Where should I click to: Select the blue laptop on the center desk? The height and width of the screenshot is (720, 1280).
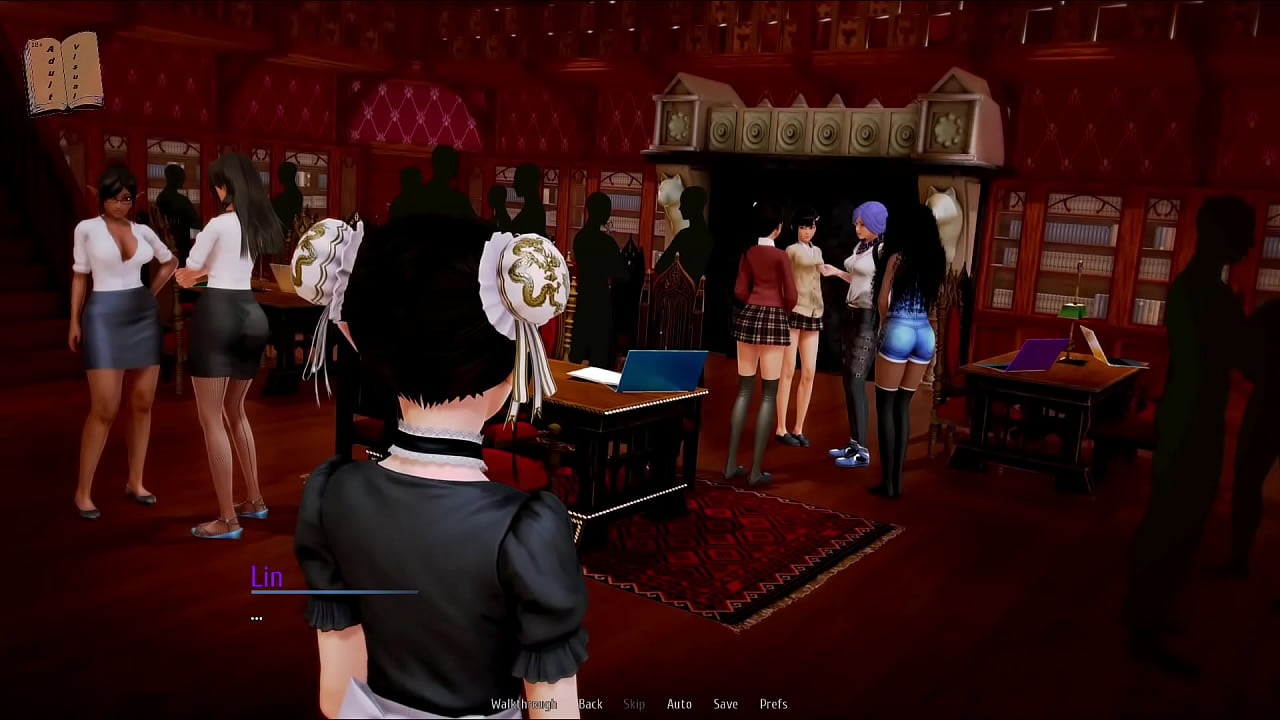click(662, 370)
